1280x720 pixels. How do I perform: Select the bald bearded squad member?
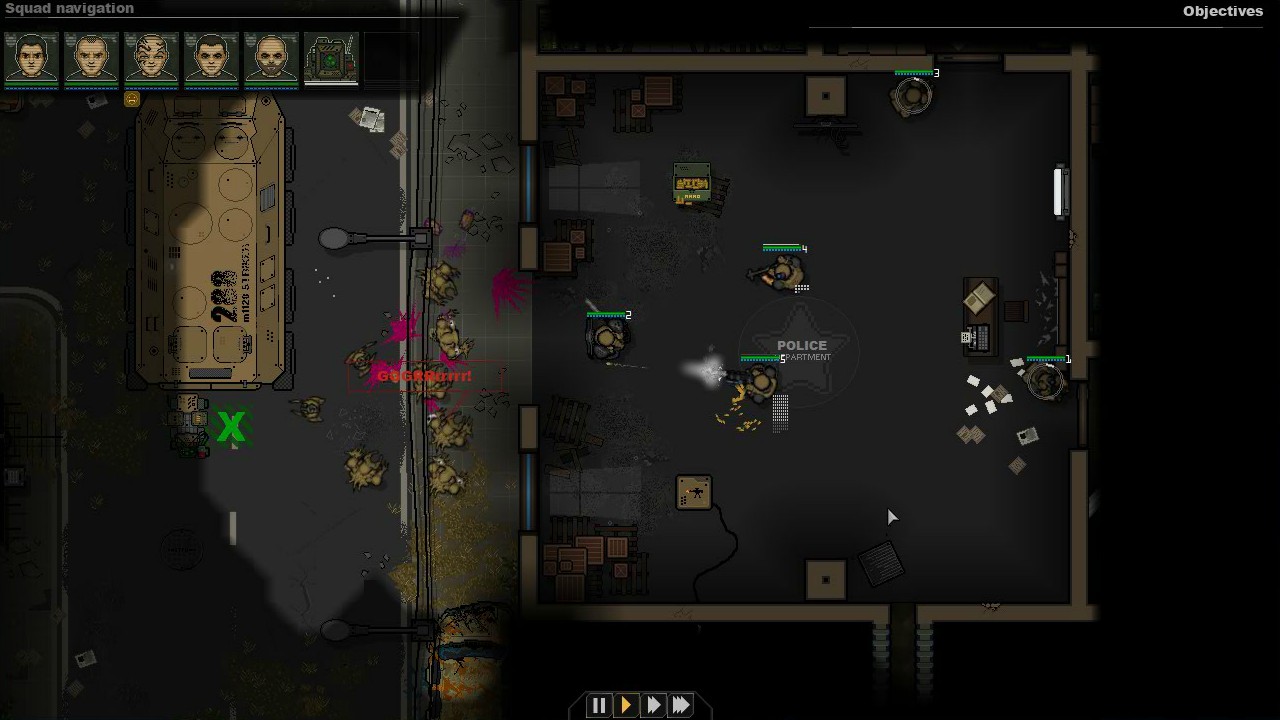pos(271,60)
